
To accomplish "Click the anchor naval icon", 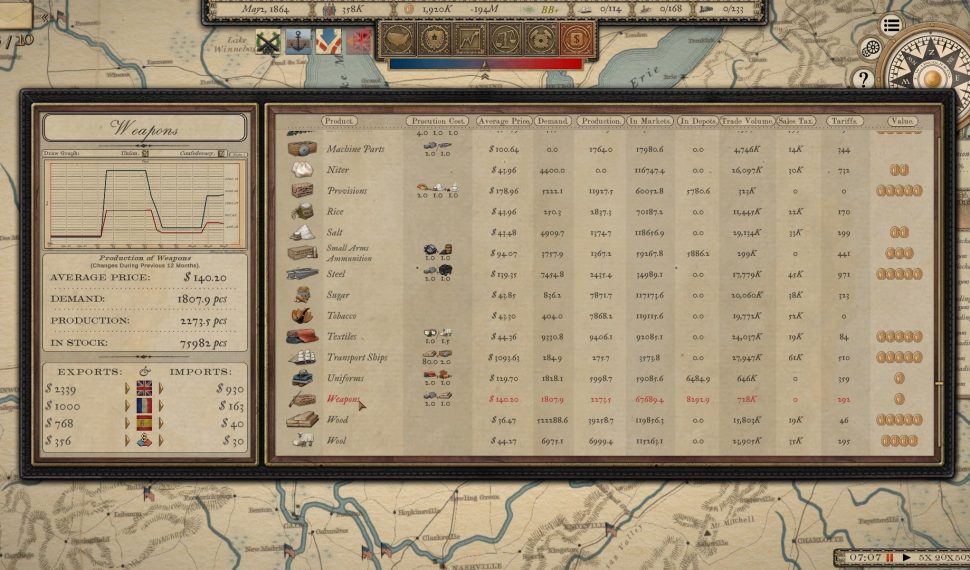I will point(297,42).
